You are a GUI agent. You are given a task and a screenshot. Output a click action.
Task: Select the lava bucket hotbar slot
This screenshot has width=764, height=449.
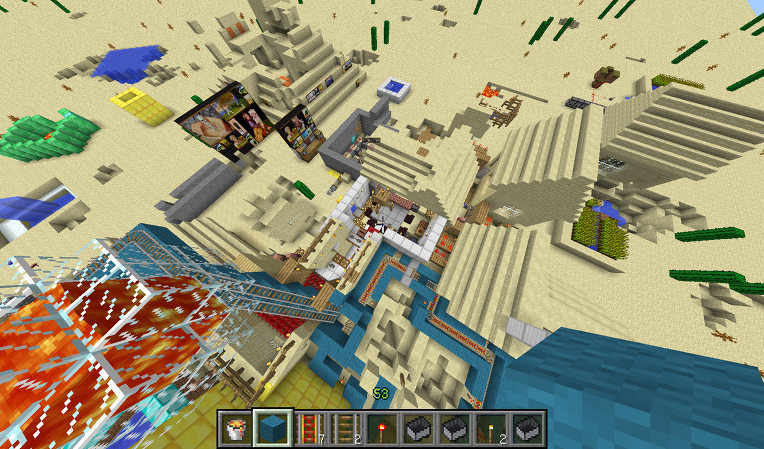click(x=236, y=427)
